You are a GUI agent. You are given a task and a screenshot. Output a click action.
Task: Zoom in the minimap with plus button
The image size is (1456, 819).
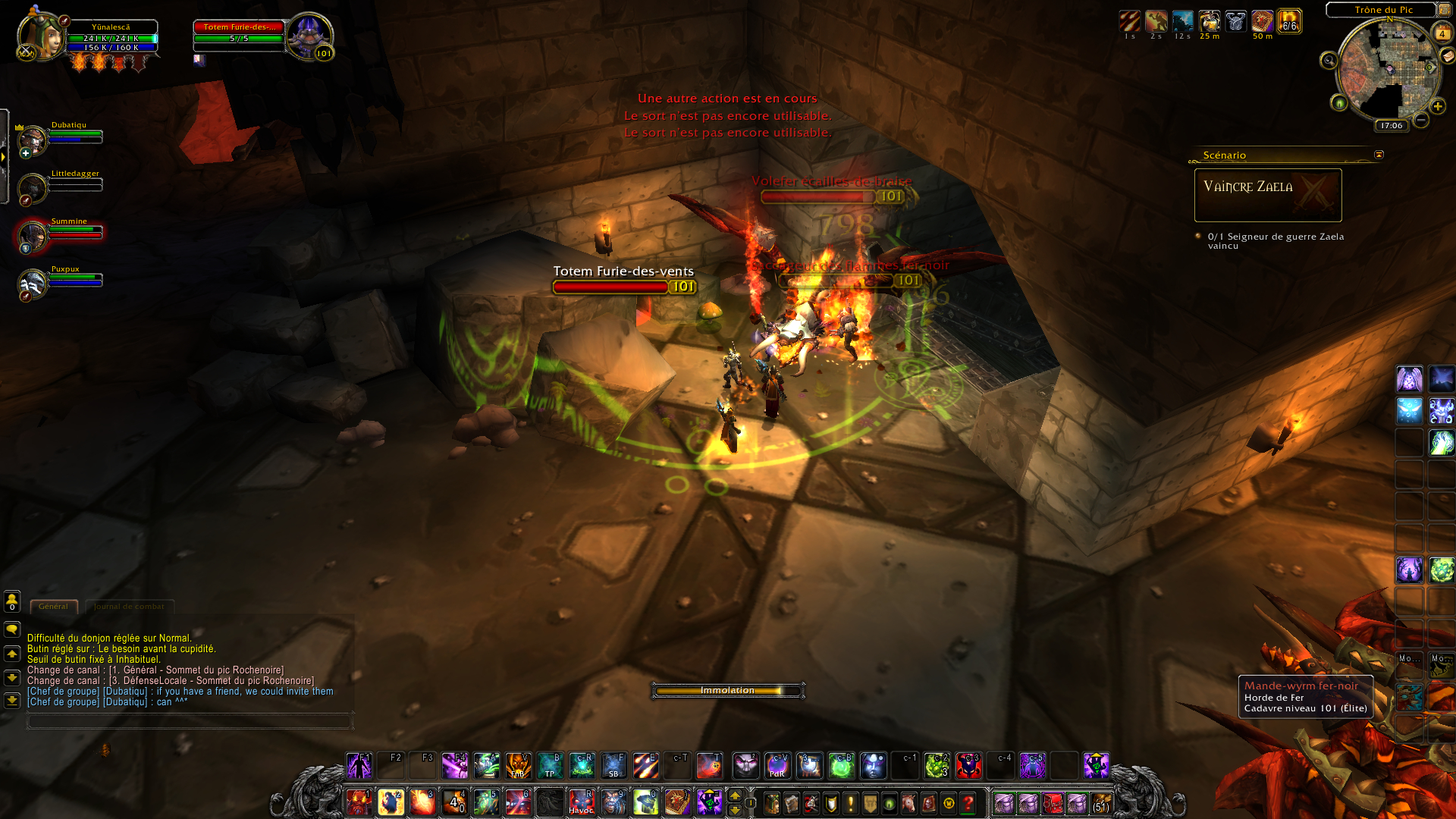[1437, 106]
